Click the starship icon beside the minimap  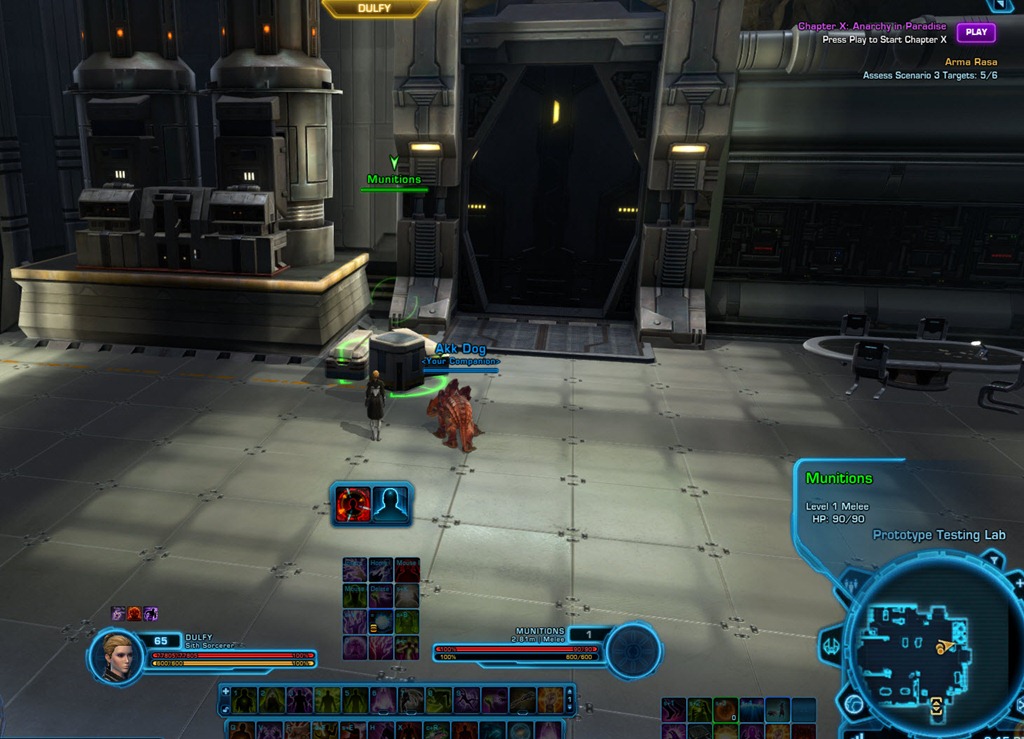831,646
